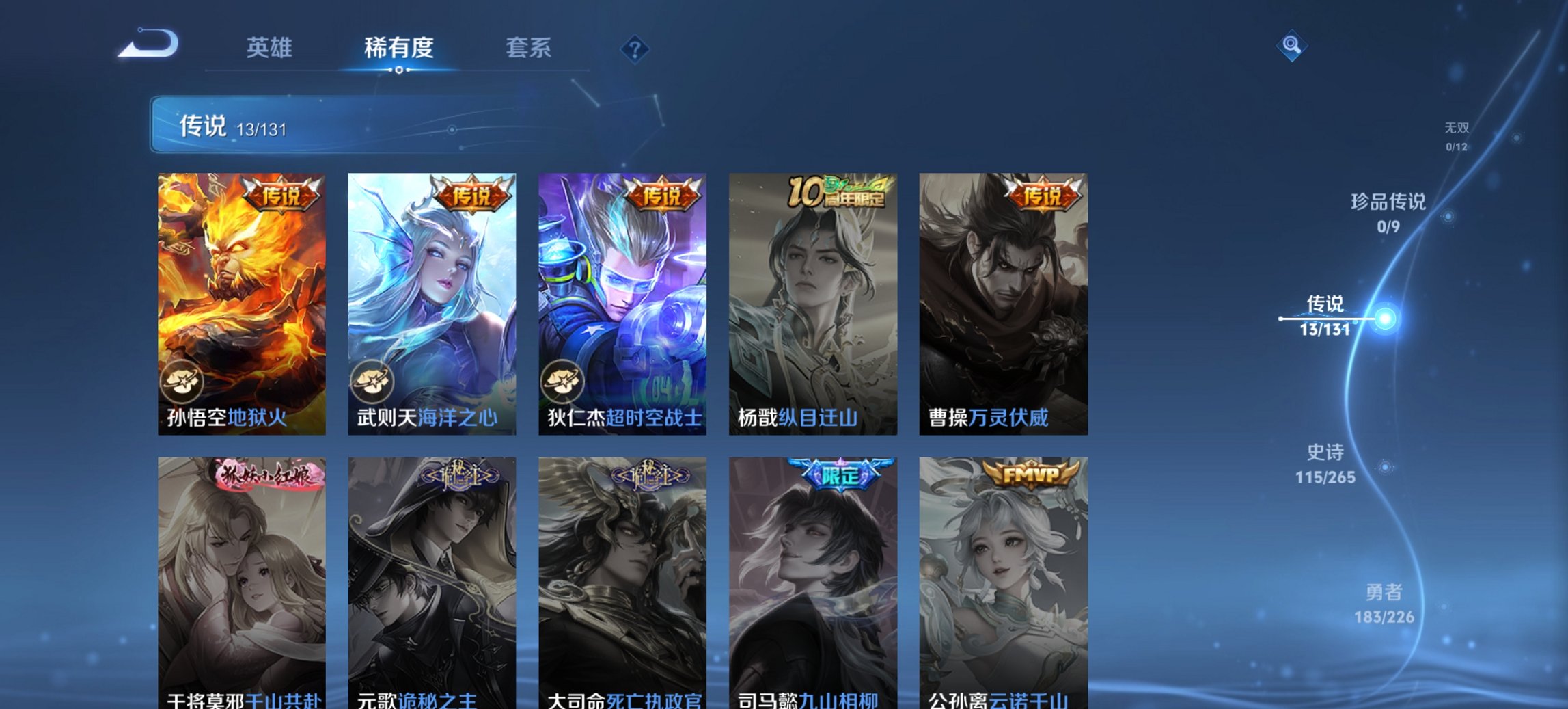Switch to the 套系 tab

click(527, 48)
